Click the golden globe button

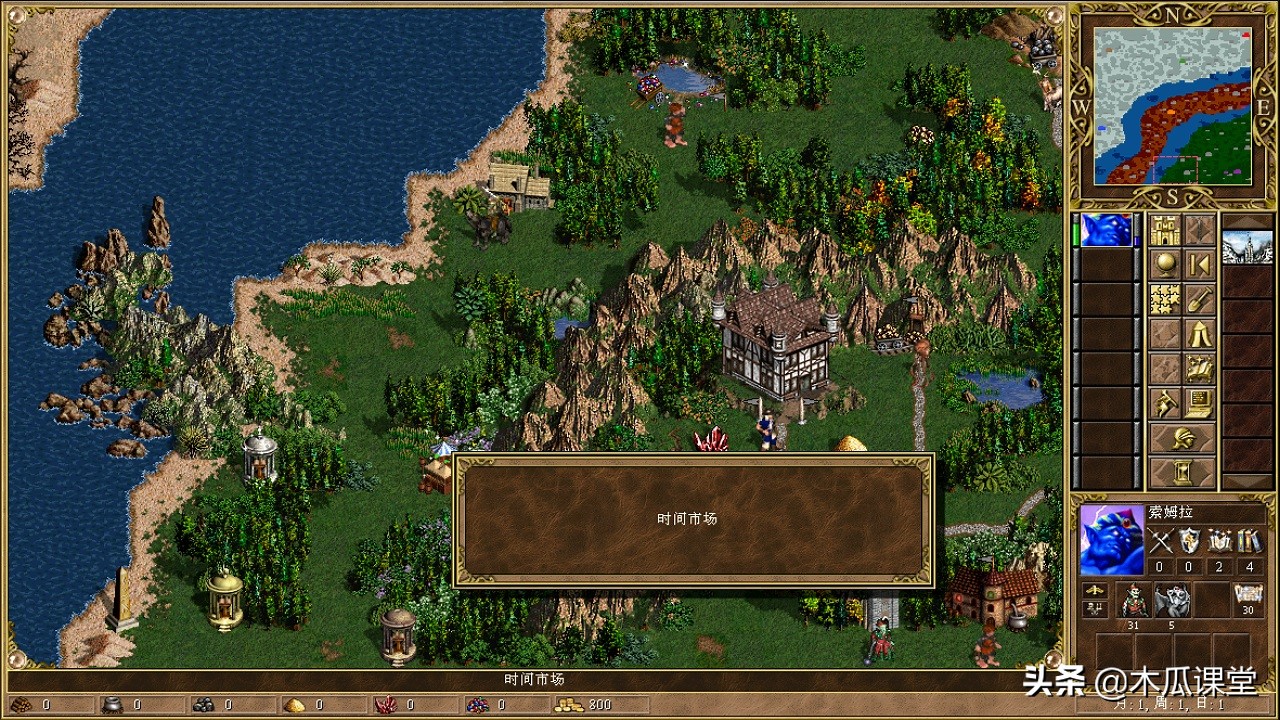coord(1165,265)
